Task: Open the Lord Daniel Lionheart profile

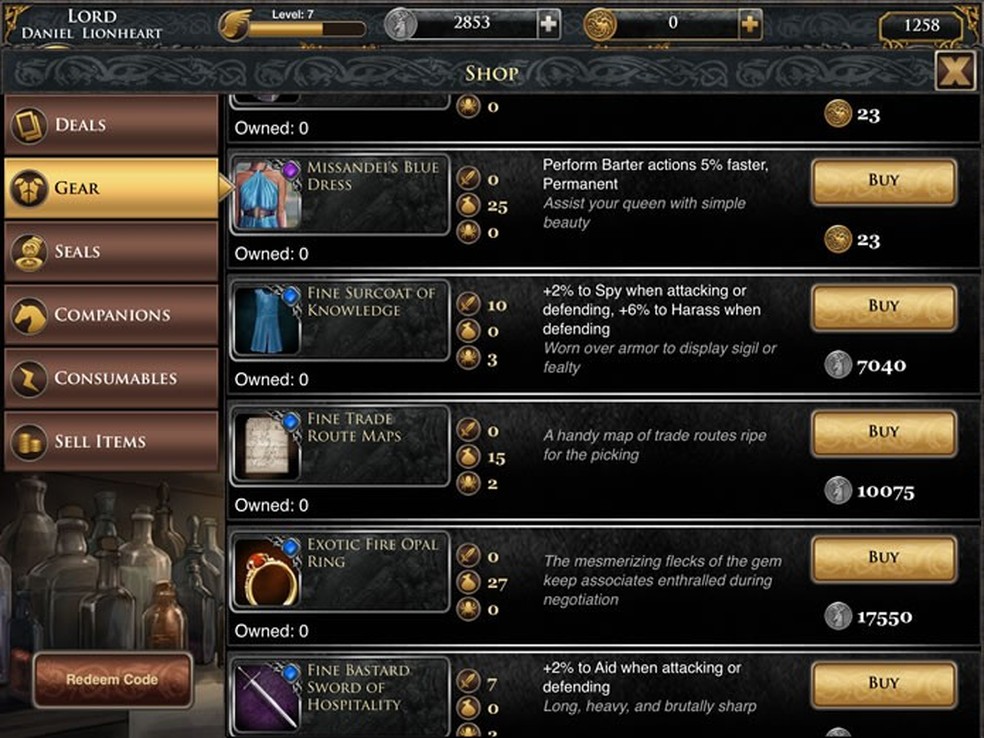Action: point(91,24)
